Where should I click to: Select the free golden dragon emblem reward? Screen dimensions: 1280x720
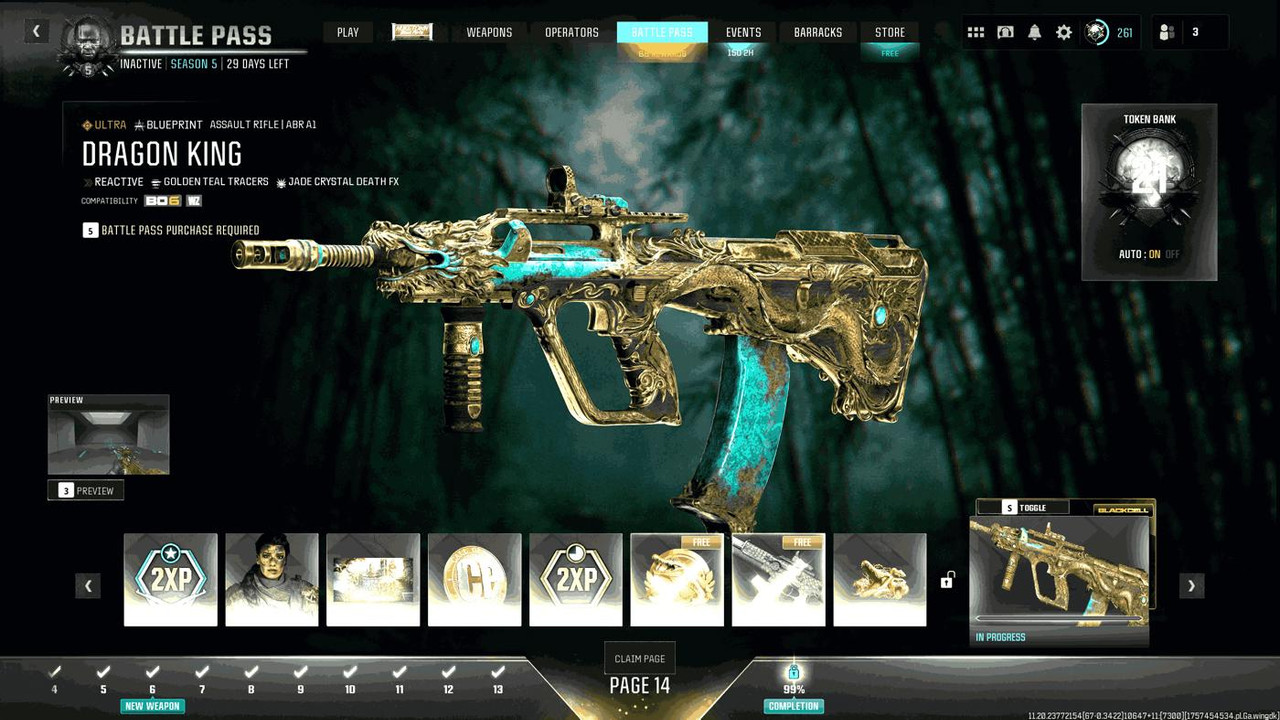tap(677, 580)
